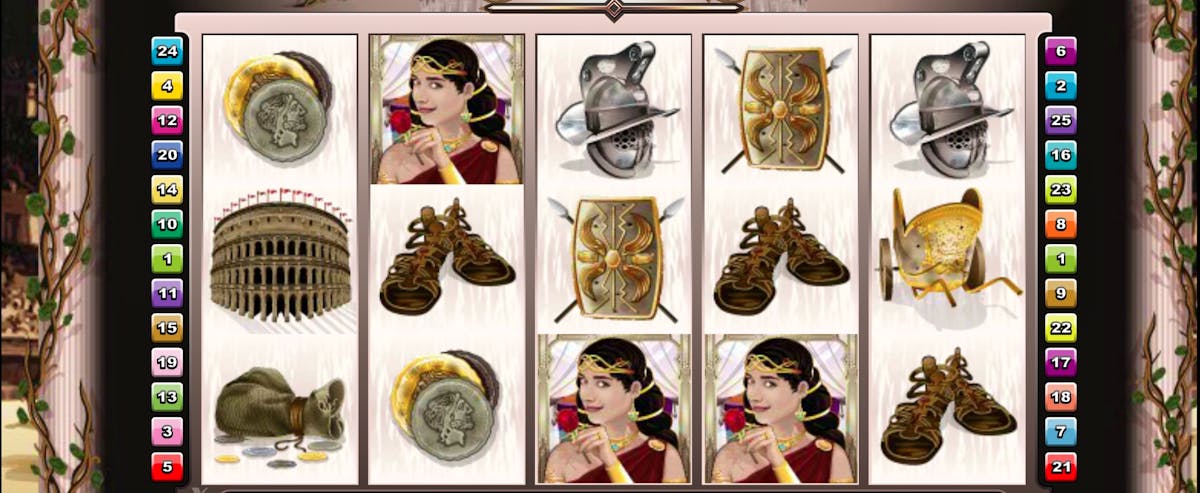Choose the yellow payline 4 marker
Viewport: 1200px width, 493px height.
tap(166, 85)
